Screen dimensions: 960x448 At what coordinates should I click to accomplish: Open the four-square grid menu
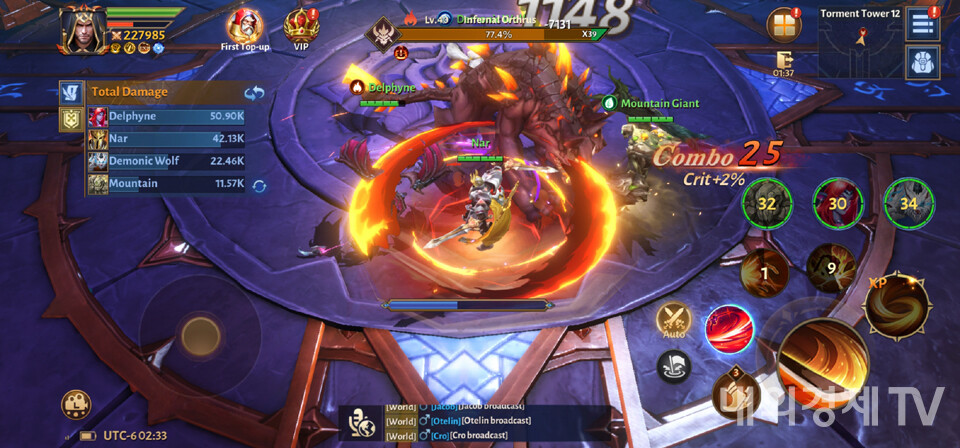point(784,25)
